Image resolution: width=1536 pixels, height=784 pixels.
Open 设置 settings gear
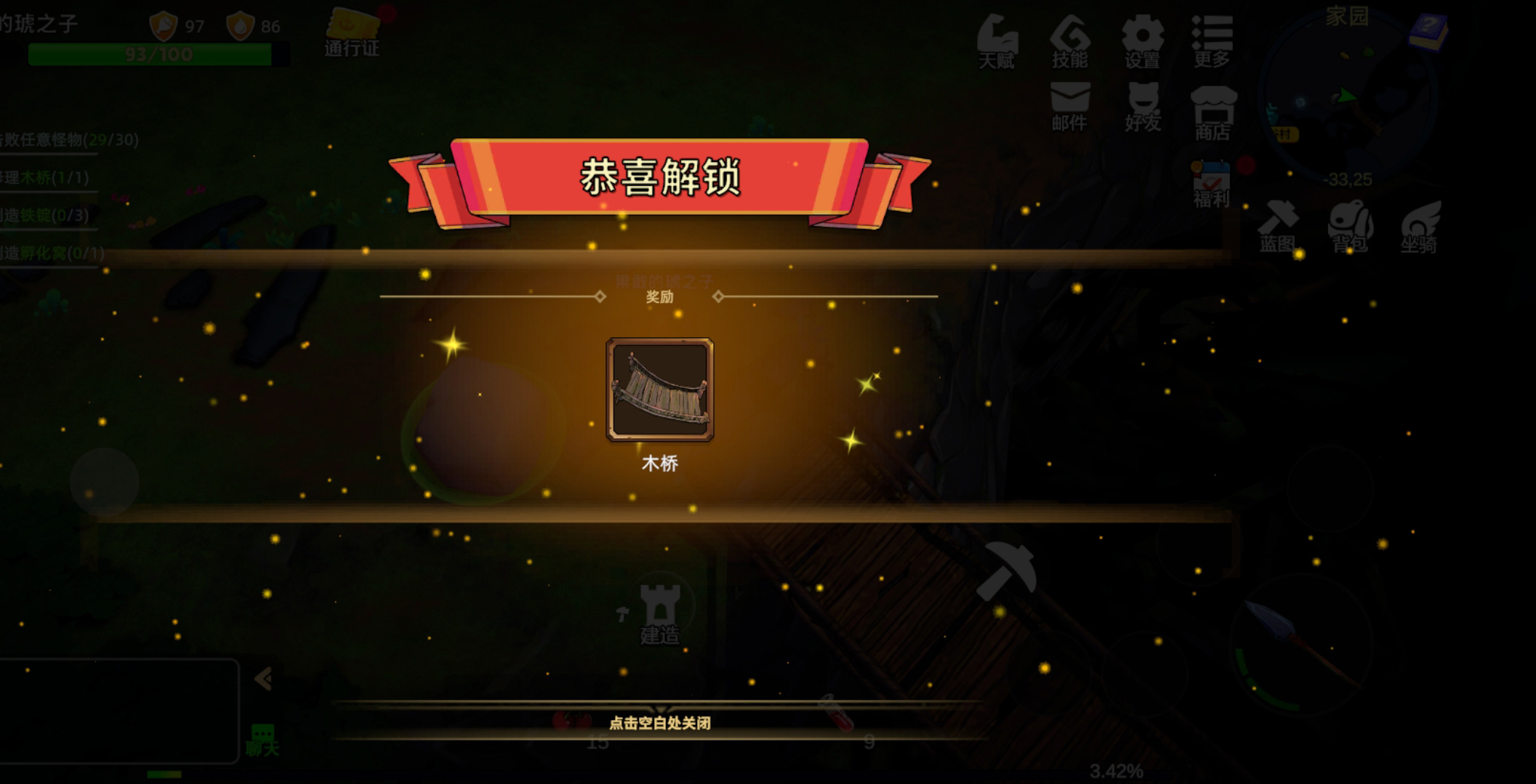pyautogui.click(x=1142, y=42)
